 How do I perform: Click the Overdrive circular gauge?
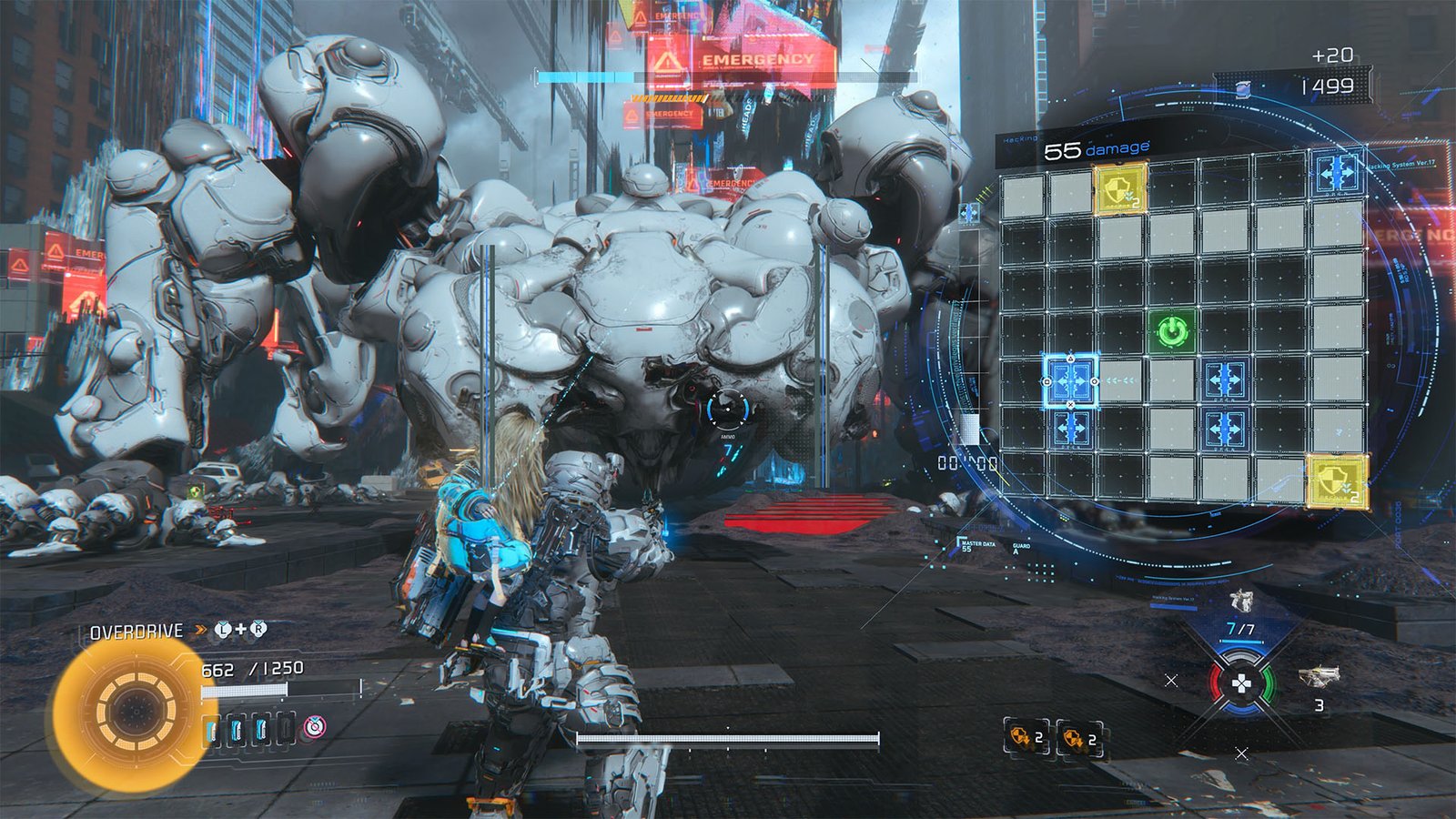[x=135, y=710]
